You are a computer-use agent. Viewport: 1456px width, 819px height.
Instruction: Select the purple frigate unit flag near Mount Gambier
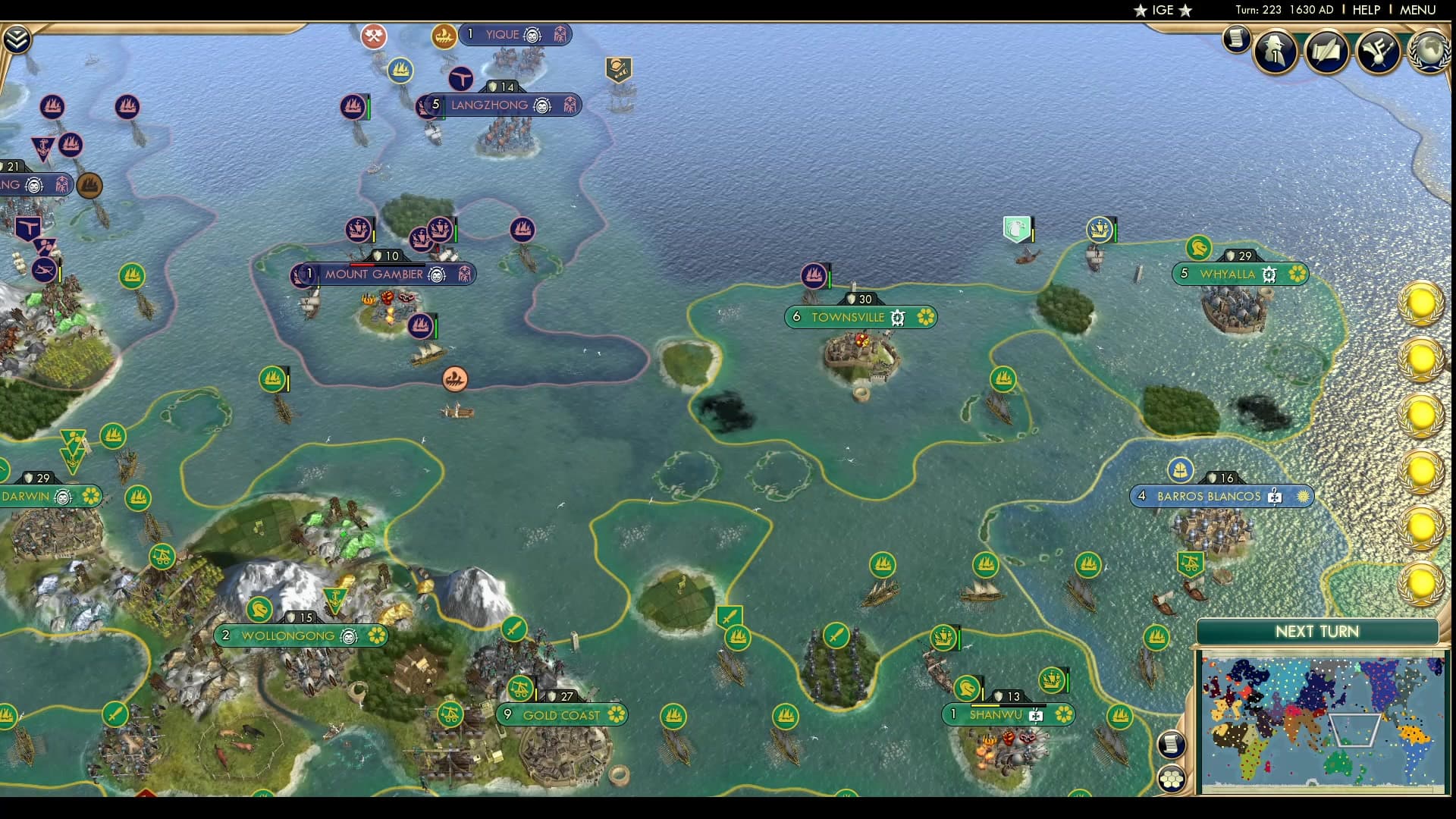coord(422,325)
